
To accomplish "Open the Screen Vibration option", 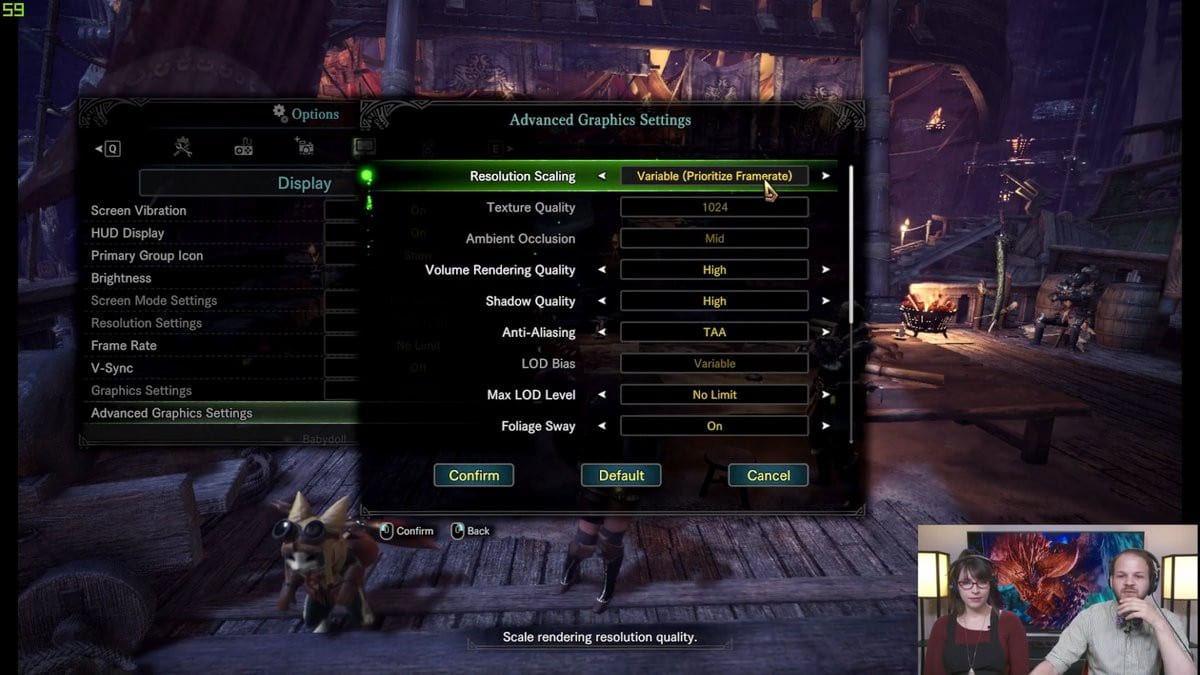I will pyautogui.click(x=139, y=211).
